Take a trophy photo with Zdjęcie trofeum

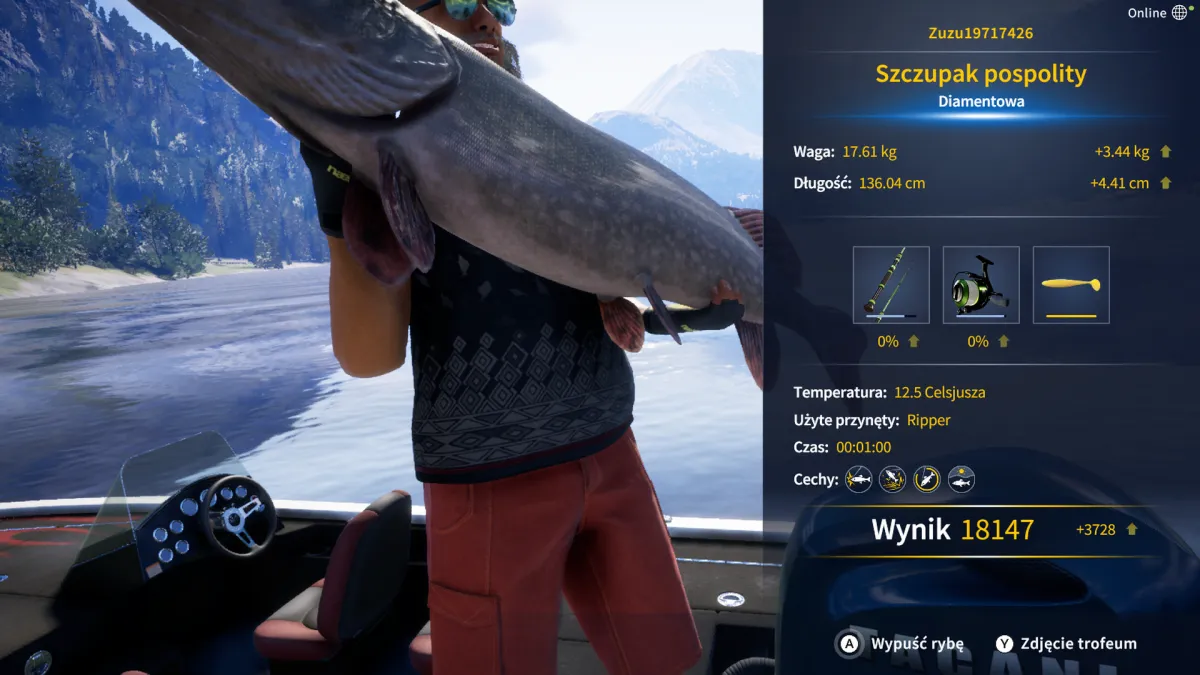[1066, 644]
